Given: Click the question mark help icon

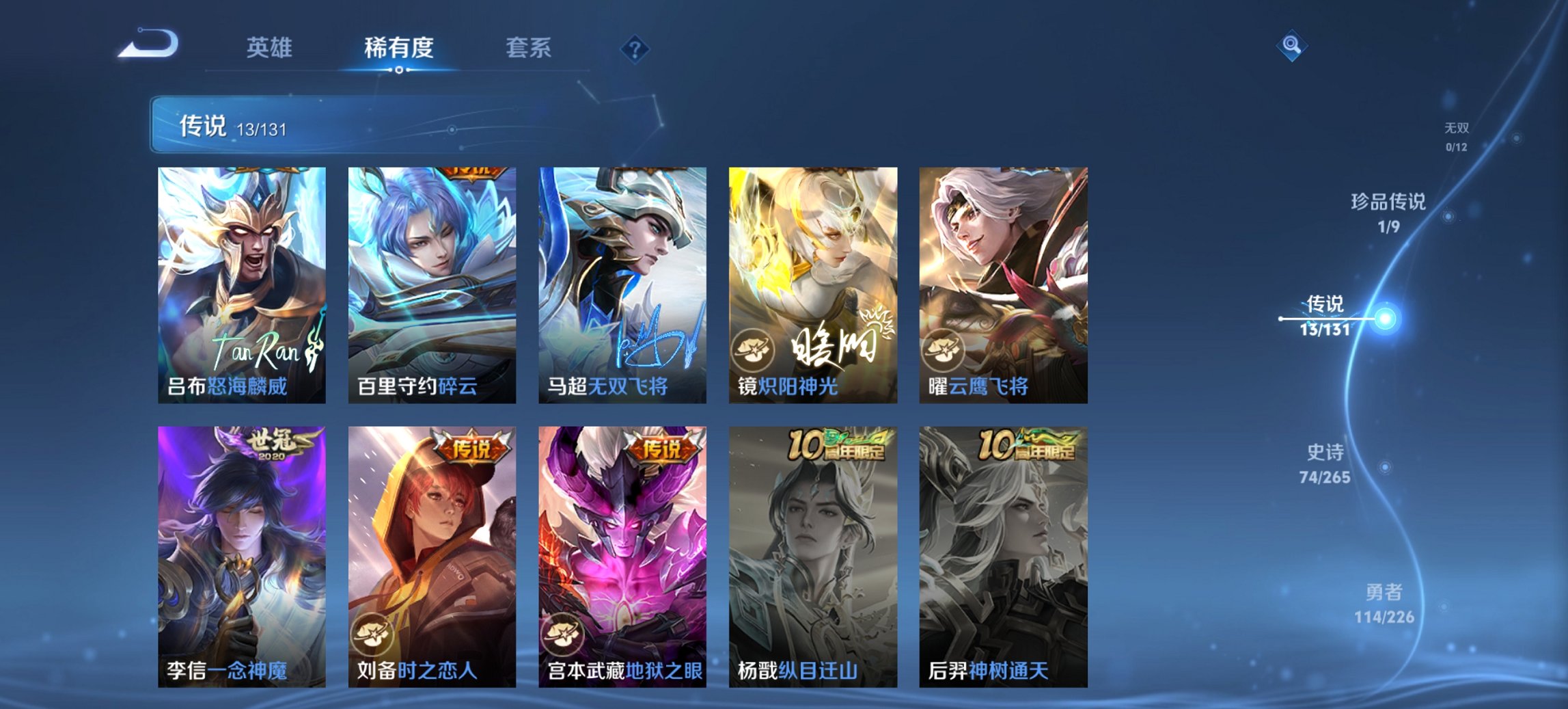Looking at the screenshot, I should tap(635, 48).
